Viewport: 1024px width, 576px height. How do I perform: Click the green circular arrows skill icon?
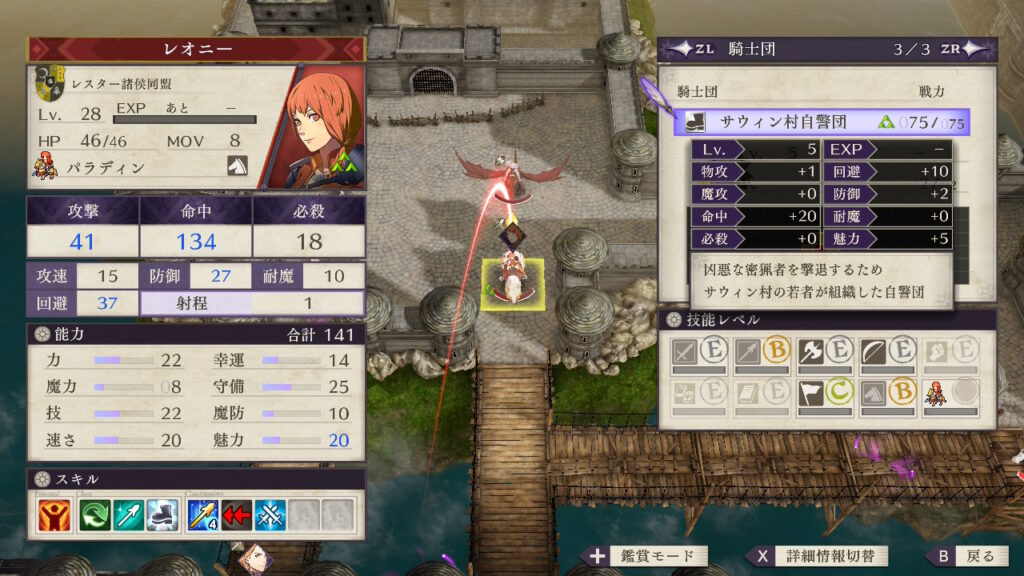(96, 514)
